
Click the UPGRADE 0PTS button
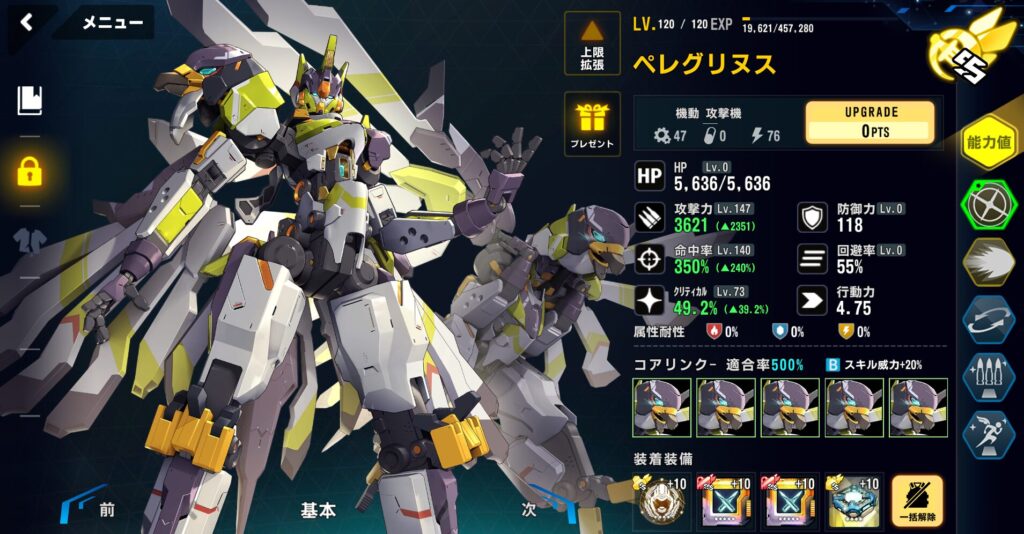pos(869,122)
